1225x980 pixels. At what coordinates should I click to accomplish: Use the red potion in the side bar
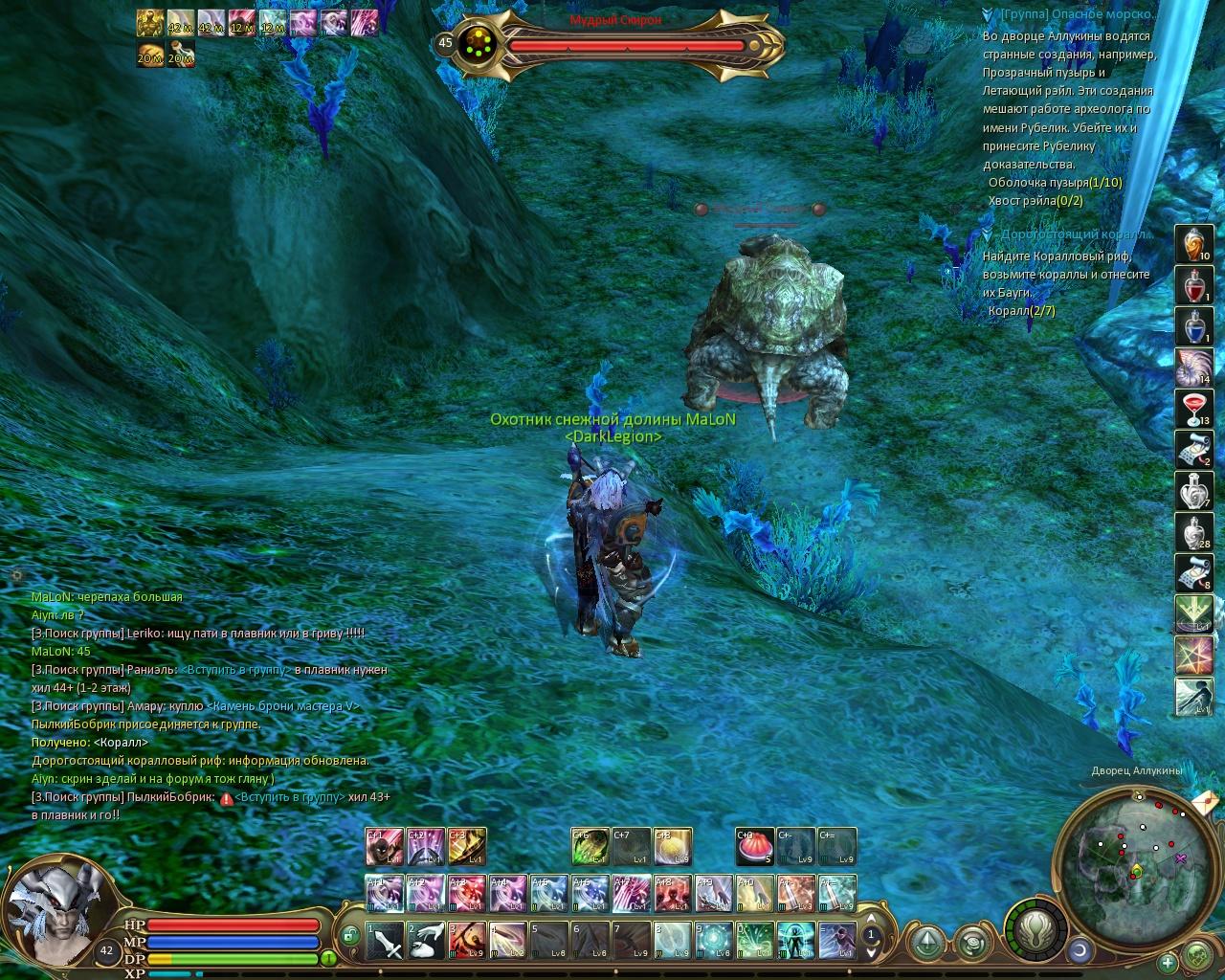pos(1193,285)
